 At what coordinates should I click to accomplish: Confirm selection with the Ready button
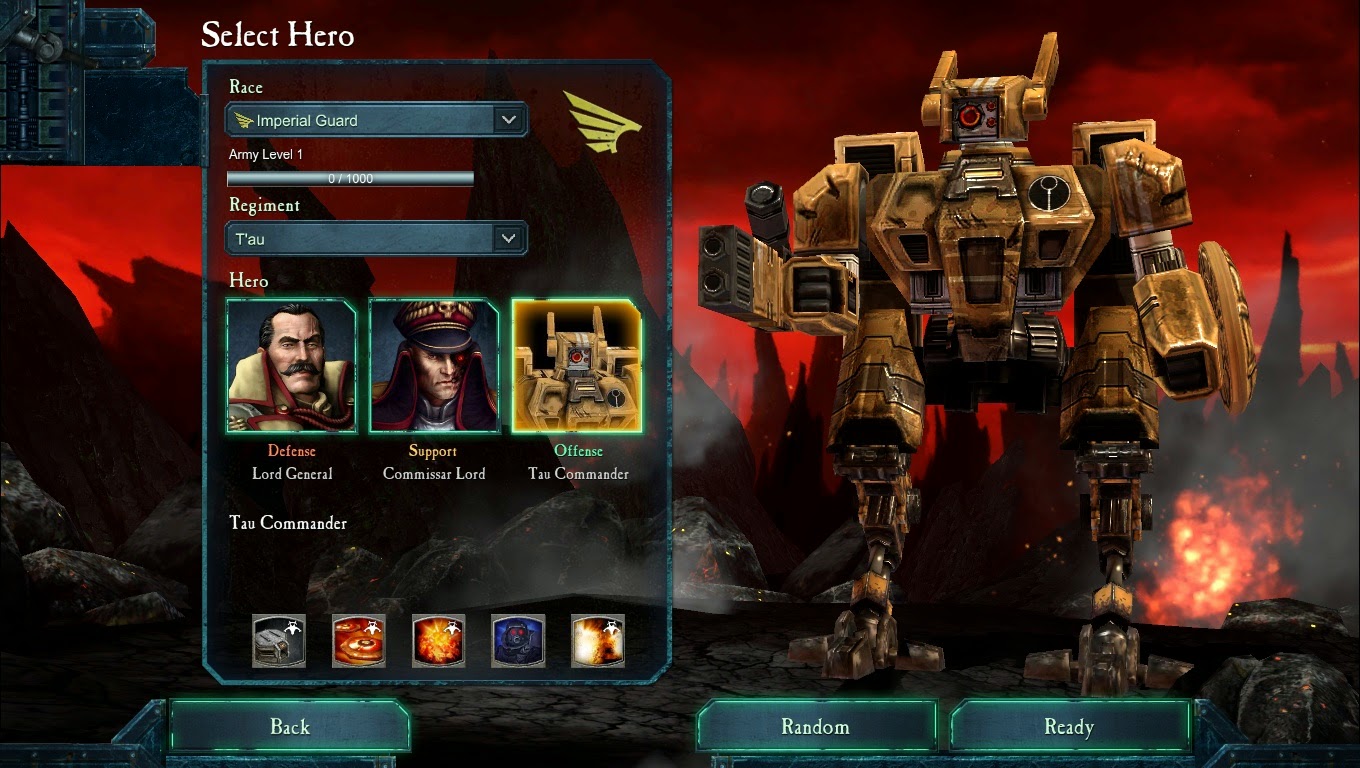click(x=1069, y=727)
